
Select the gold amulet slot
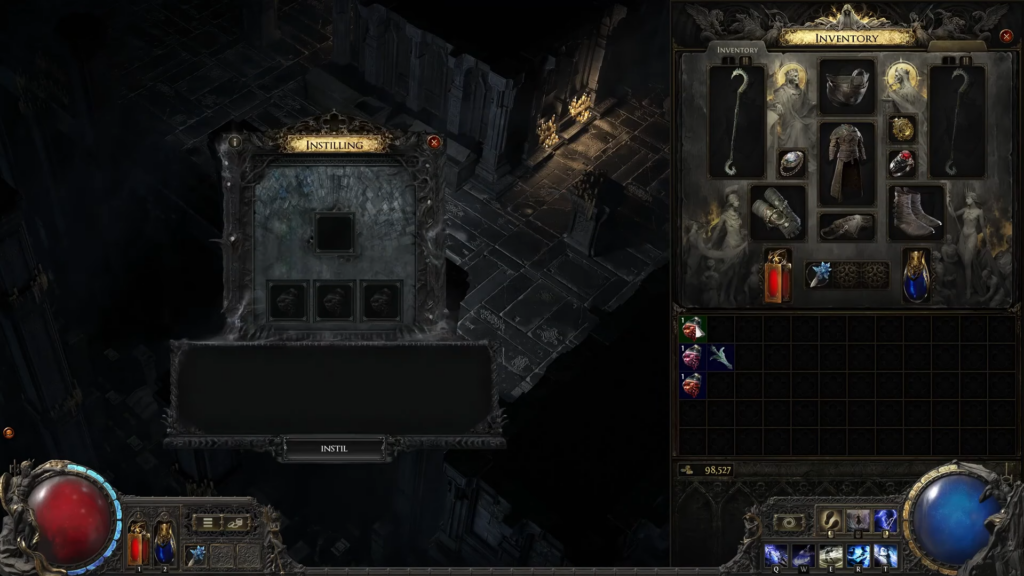(903, 129)
